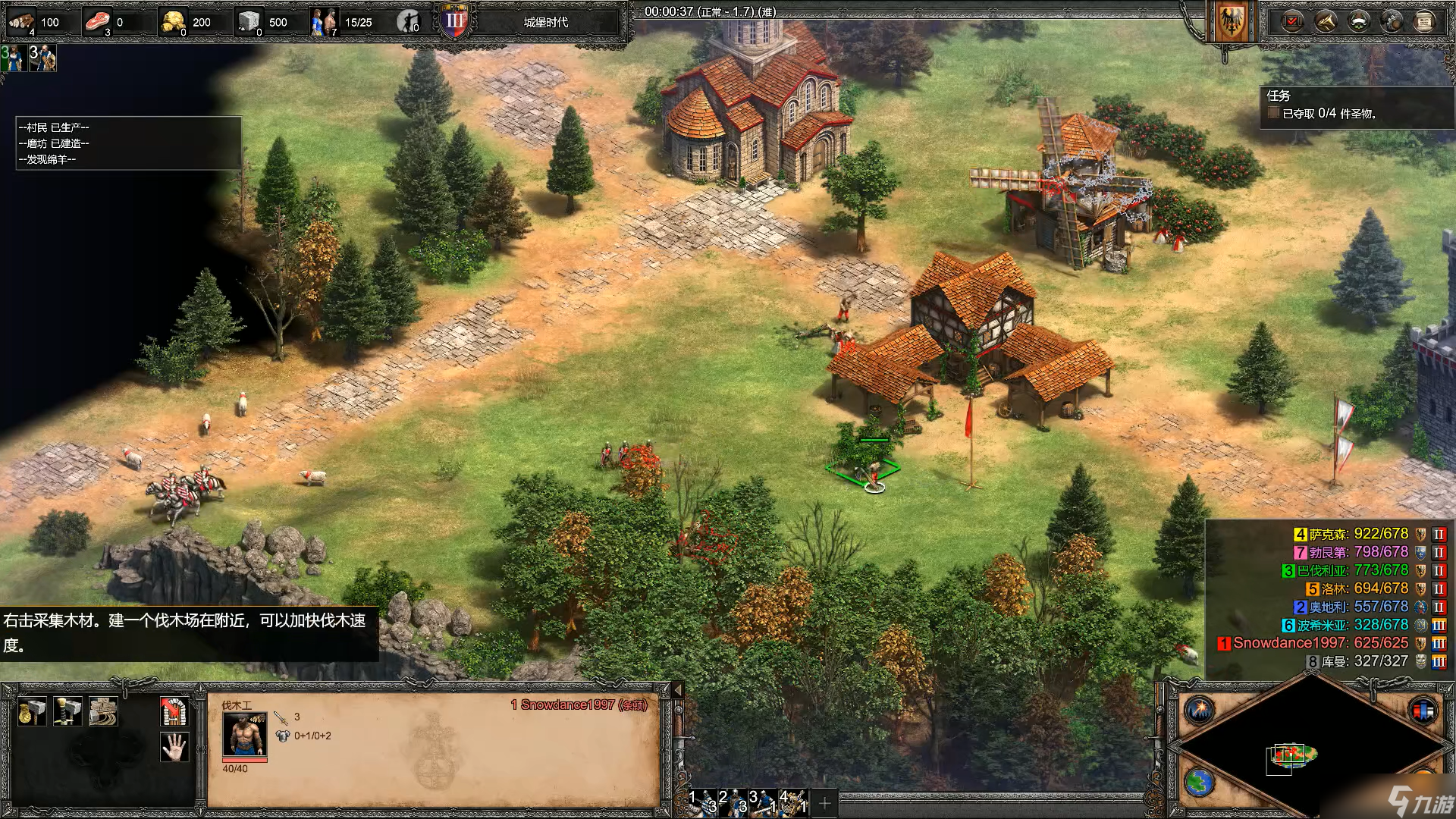
Task: Click the eagle civilization shield emblem
Action: click(x=1230, y=23)
